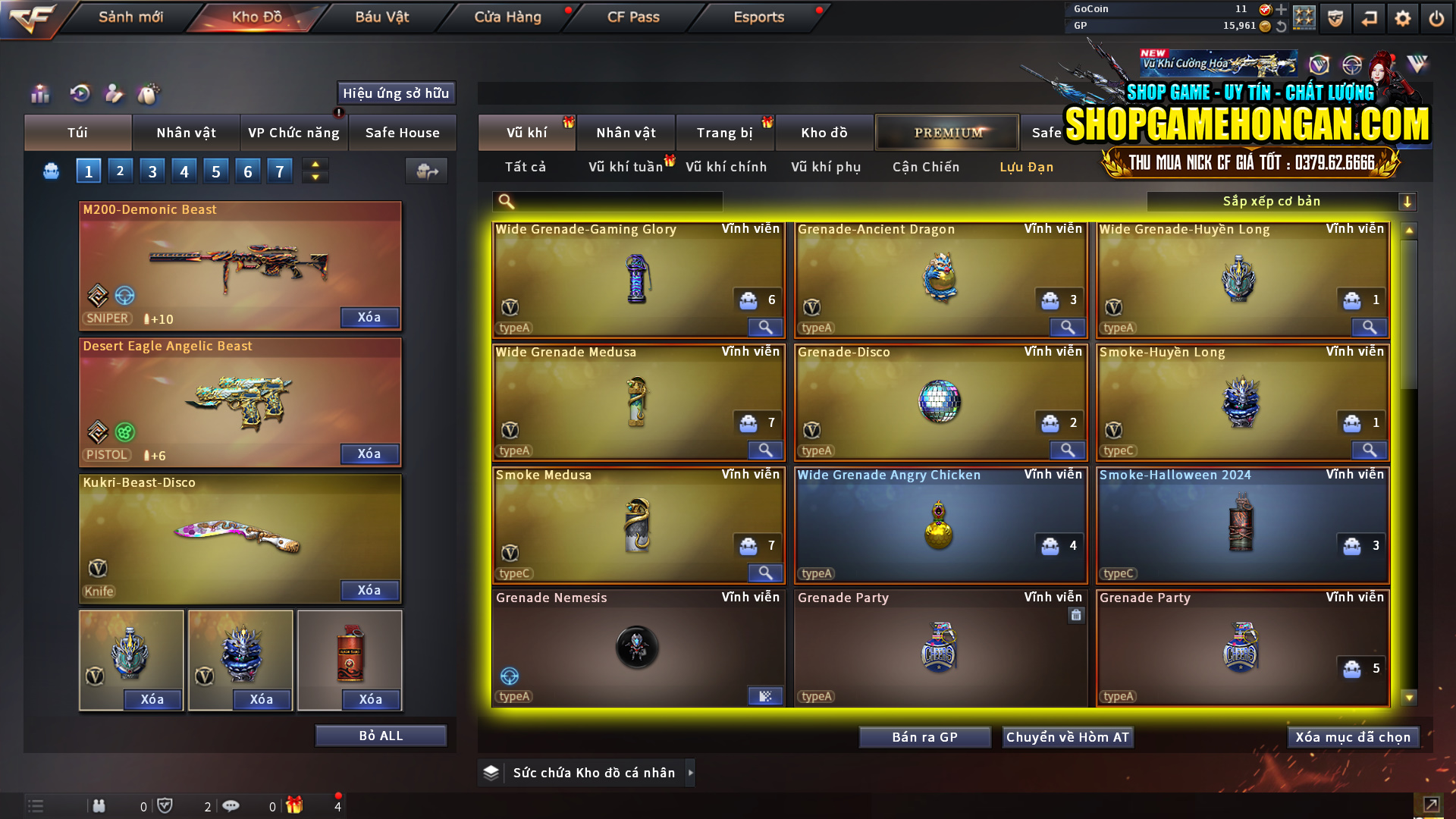This screenshot has width=1456, height=819.
Task: Click the return arrow icon near the settings gear
Action: [1369, 17]
